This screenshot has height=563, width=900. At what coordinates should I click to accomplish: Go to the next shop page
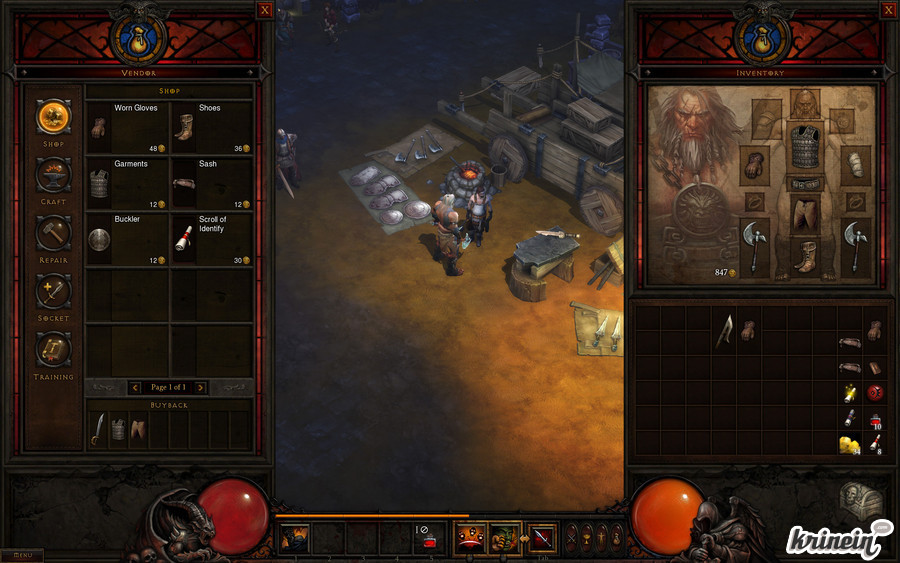pyautogui.click(x=200, y=387)
